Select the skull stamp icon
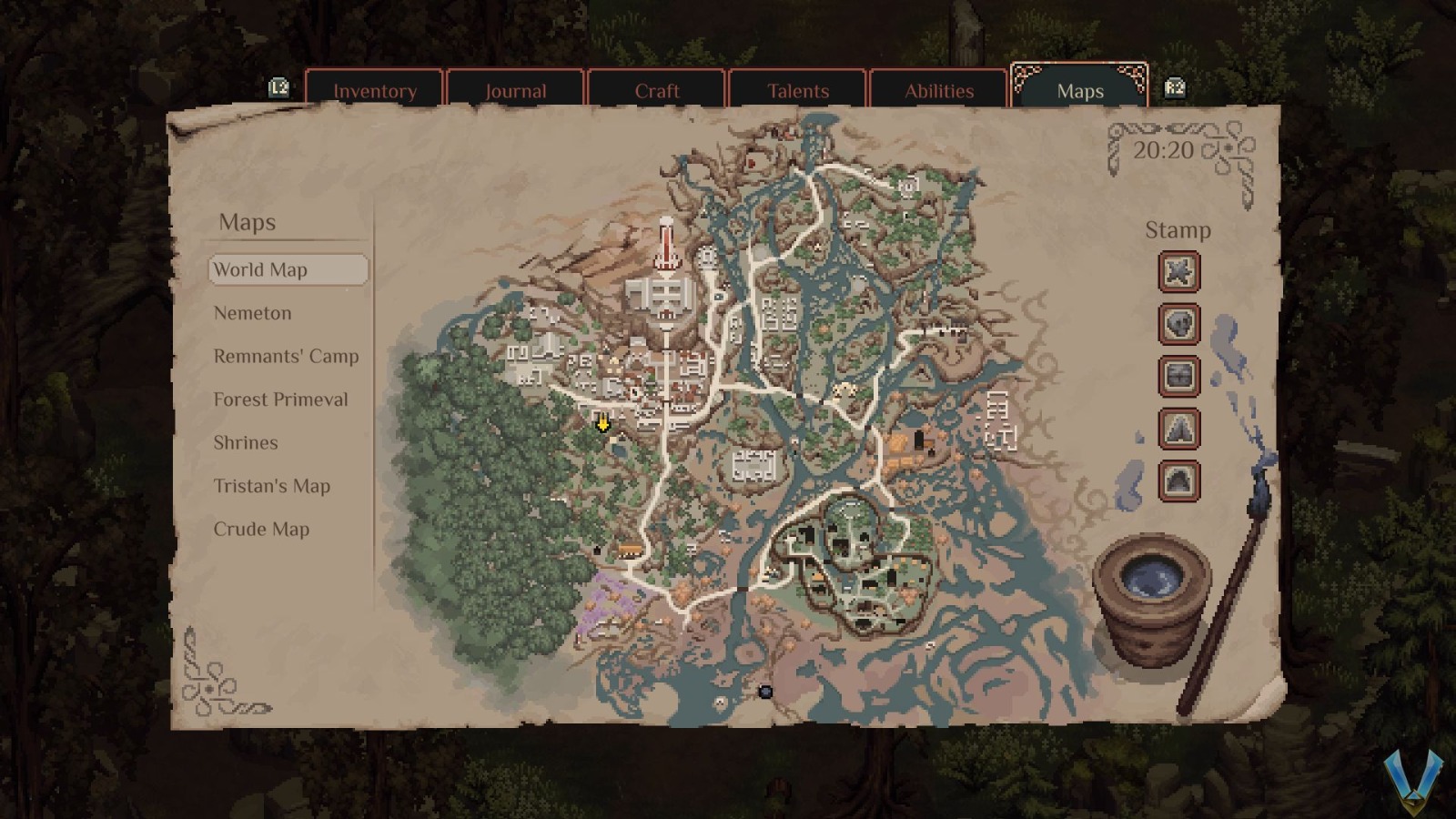The height and width of the screenshot is (819, 1456). tap(1178, 325)
